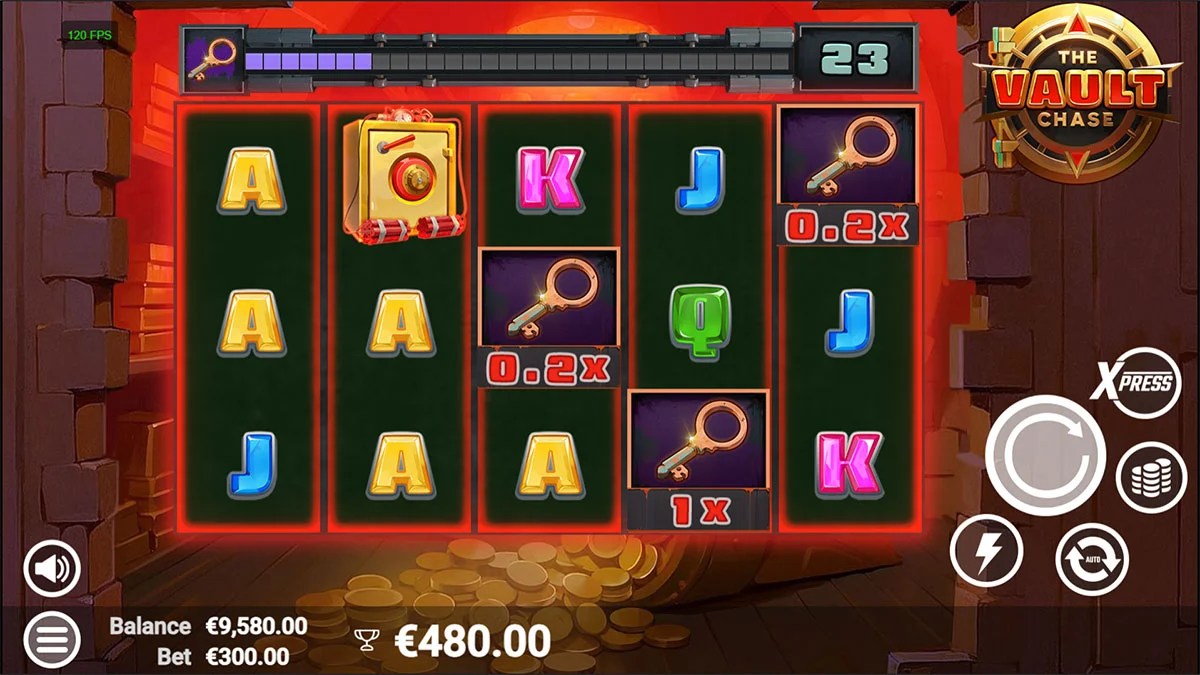Open the Auto spin options

point(1092,559)
